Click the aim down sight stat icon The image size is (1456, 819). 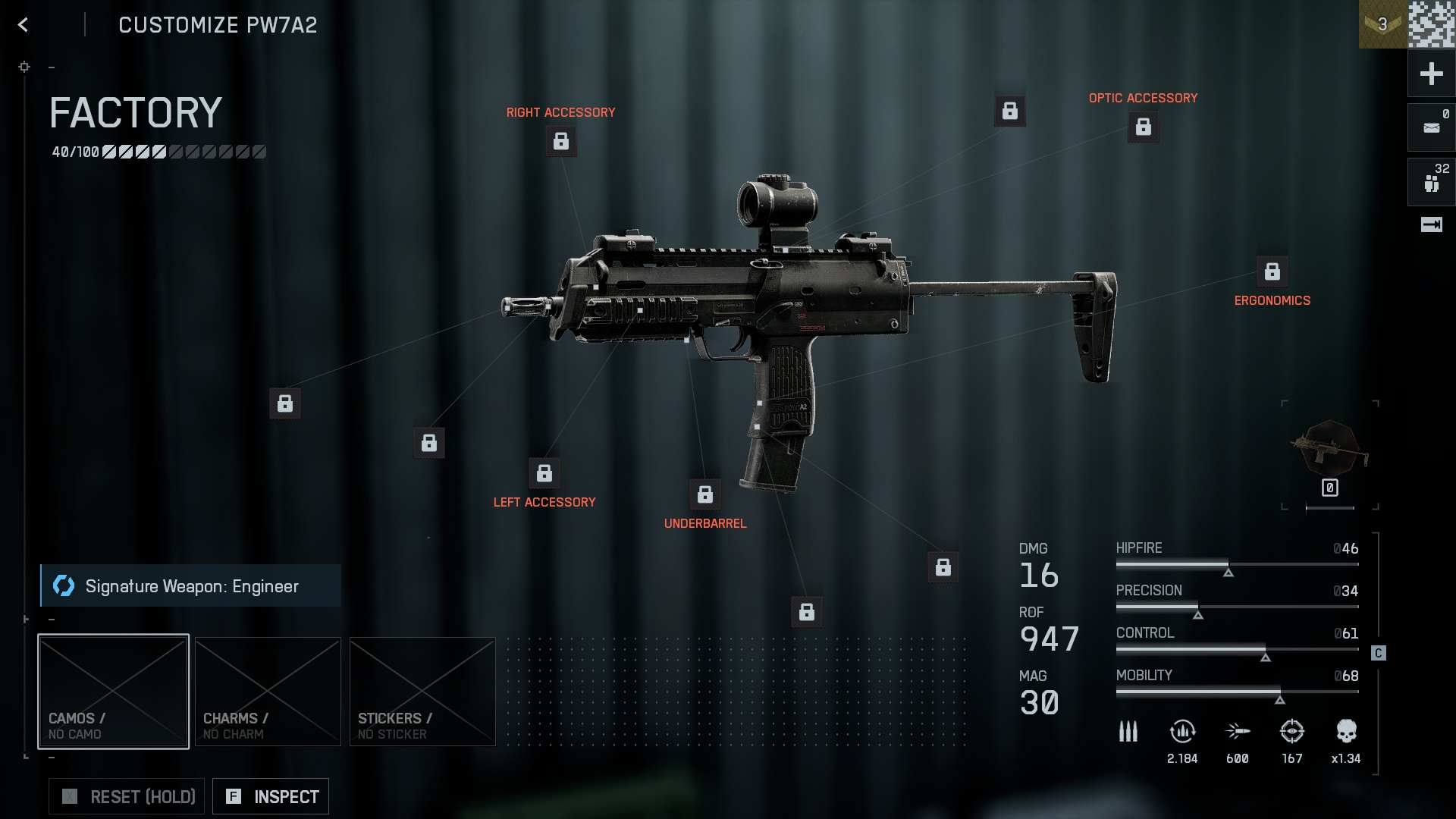click(x=1291, y=733)
